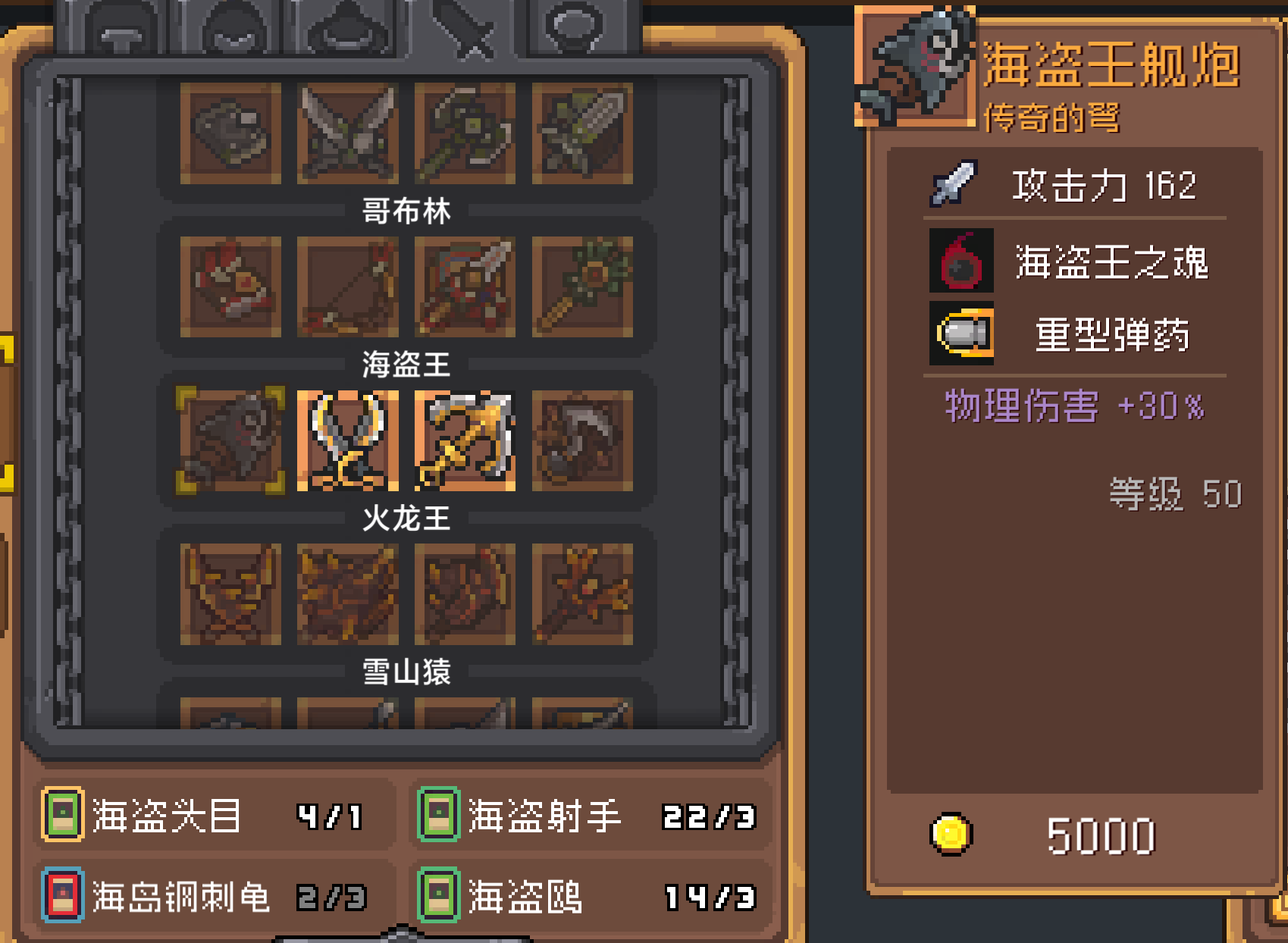Screen dimensions: 1288x943
Task: Select the 哥布林 section header
Action: point(406,211)
